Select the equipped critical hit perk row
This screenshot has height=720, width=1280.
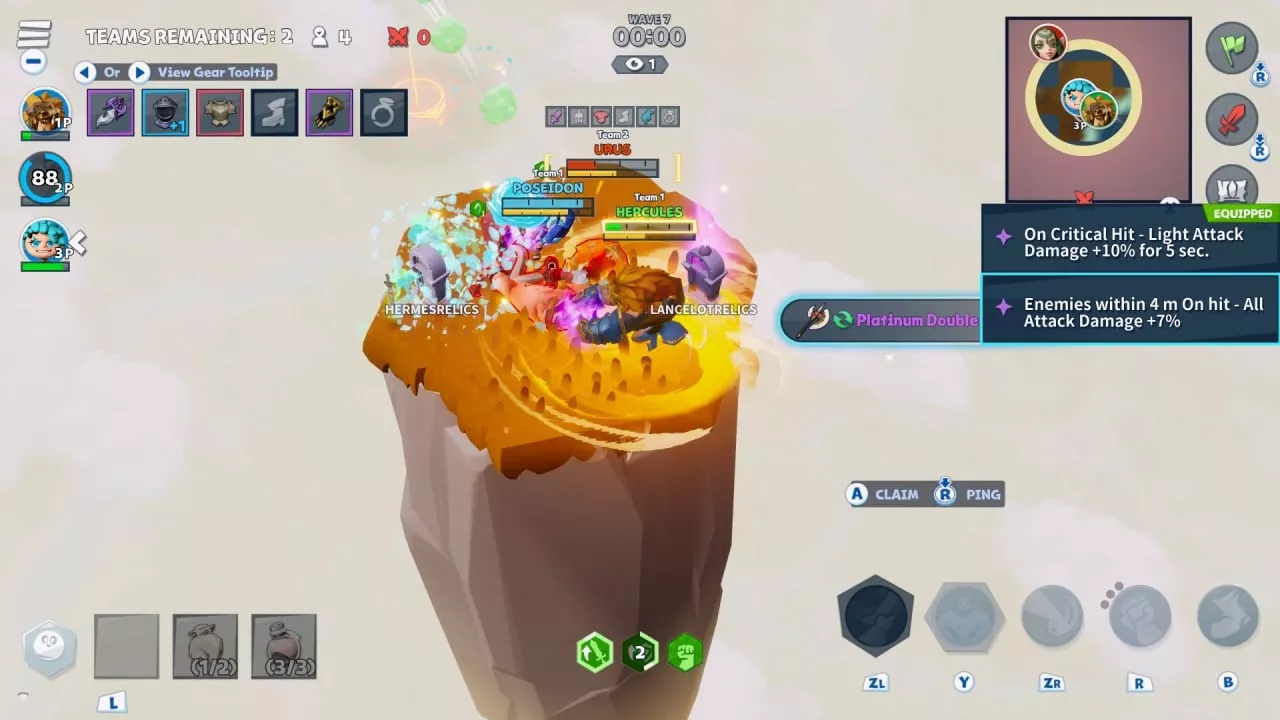point(1130,242)
